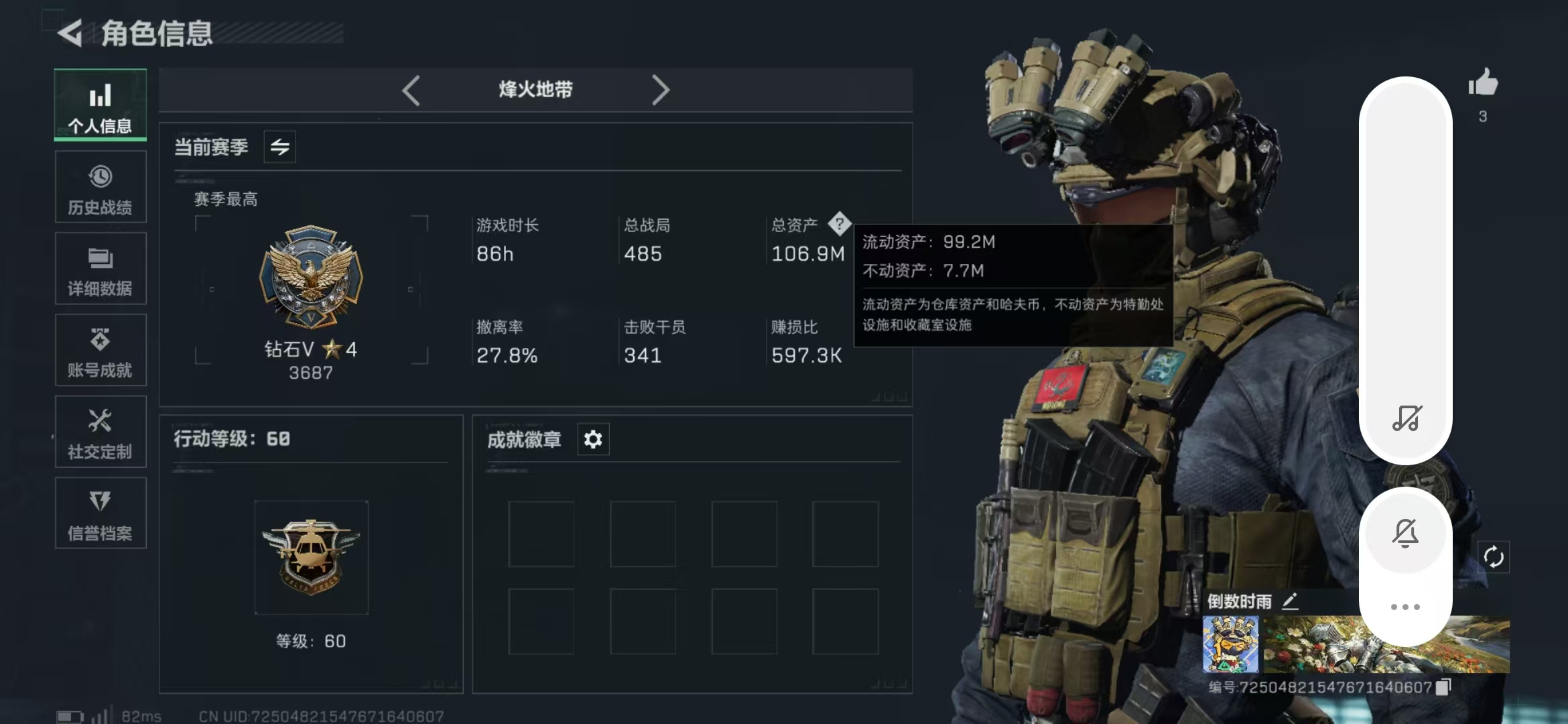
Task: Go to the previous game mode with the left arrow
Action: 411,90
